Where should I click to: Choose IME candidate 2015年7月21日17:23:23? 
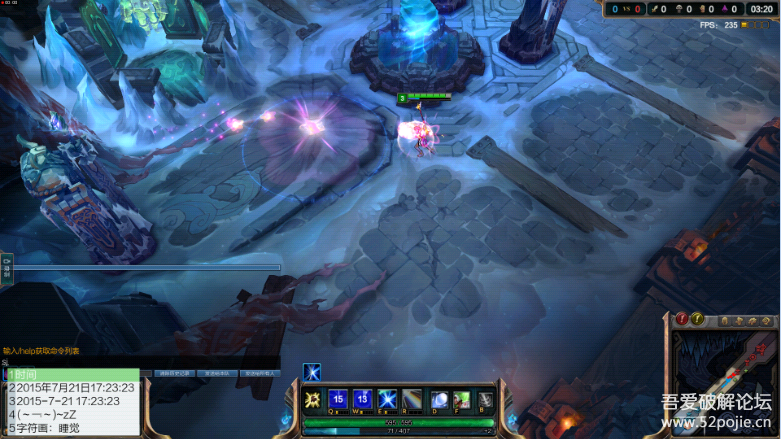(x=72, y=388)
